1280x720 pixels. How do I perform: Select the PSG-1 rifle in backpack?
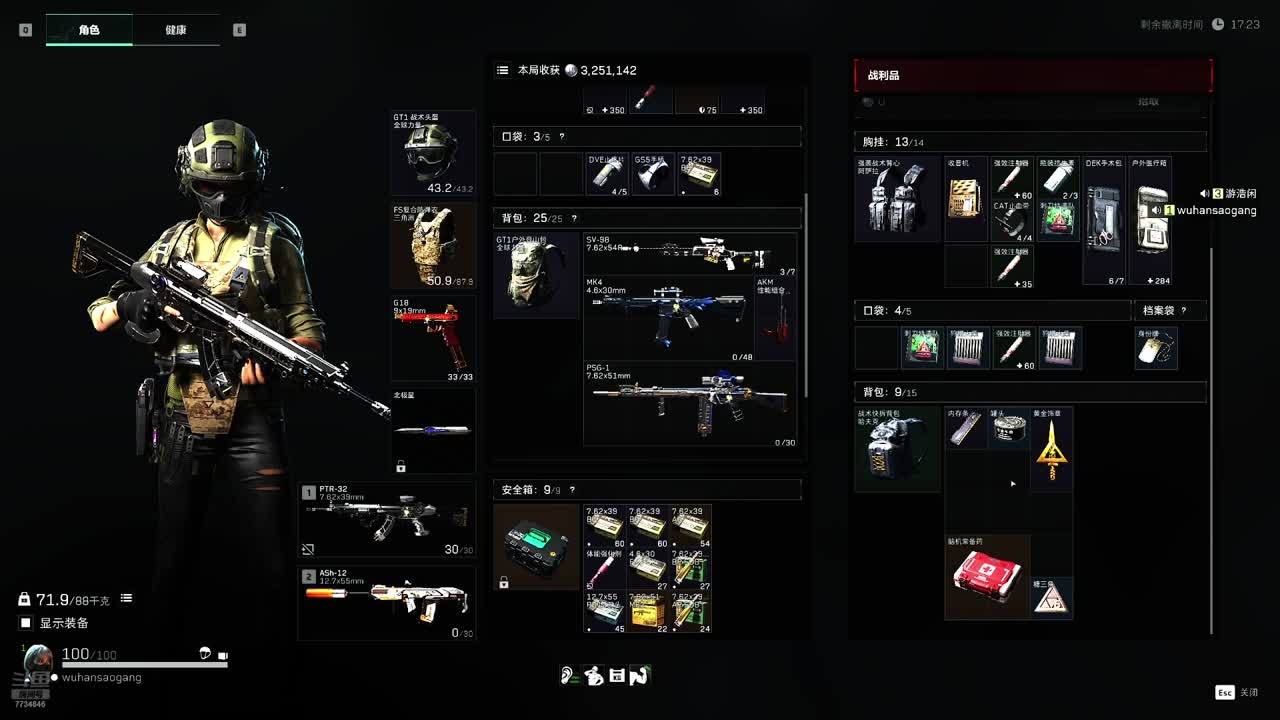tap(690, 404)
